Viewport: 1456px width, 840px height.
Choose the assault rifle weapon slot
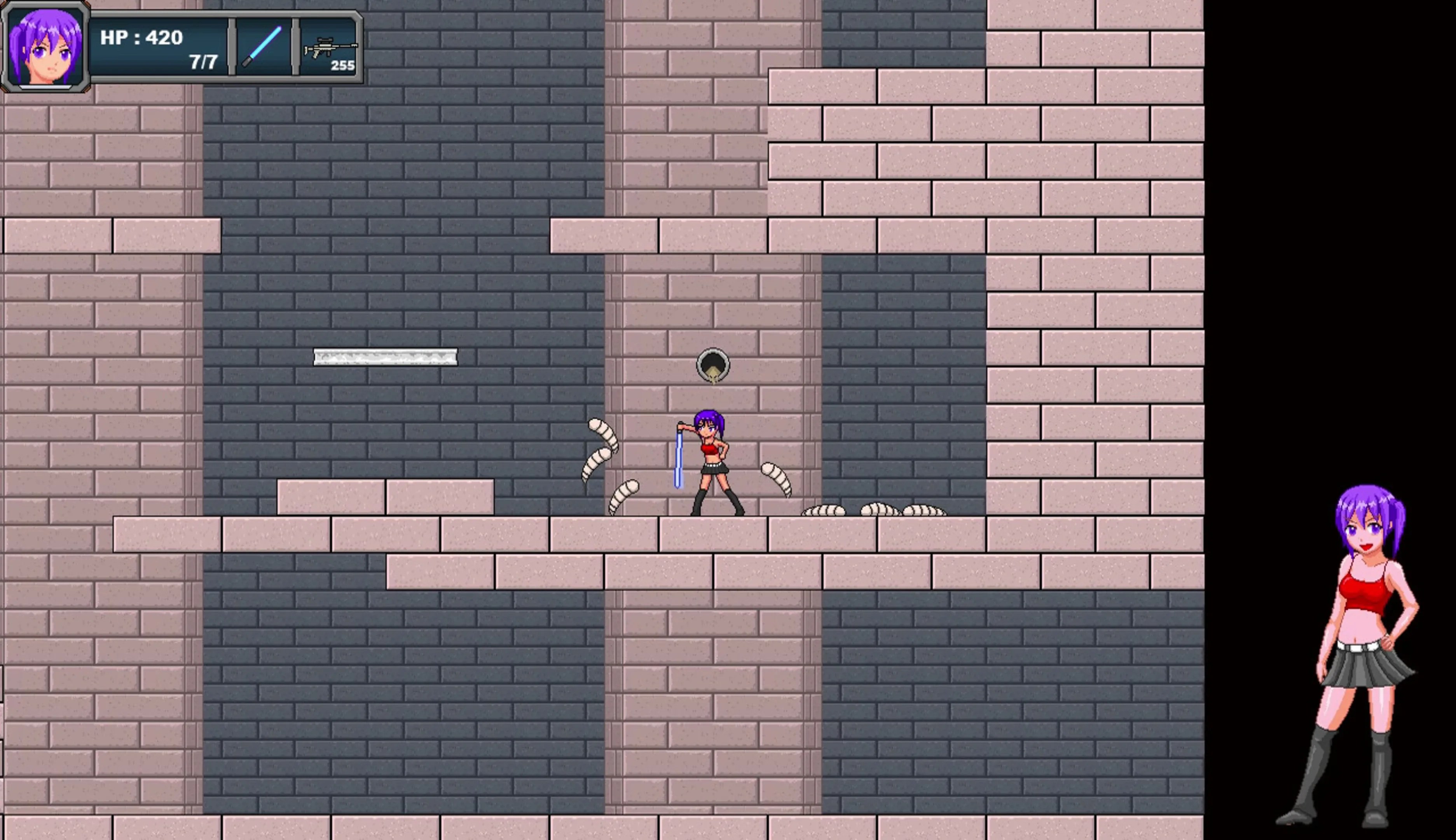tap(329, 48)
